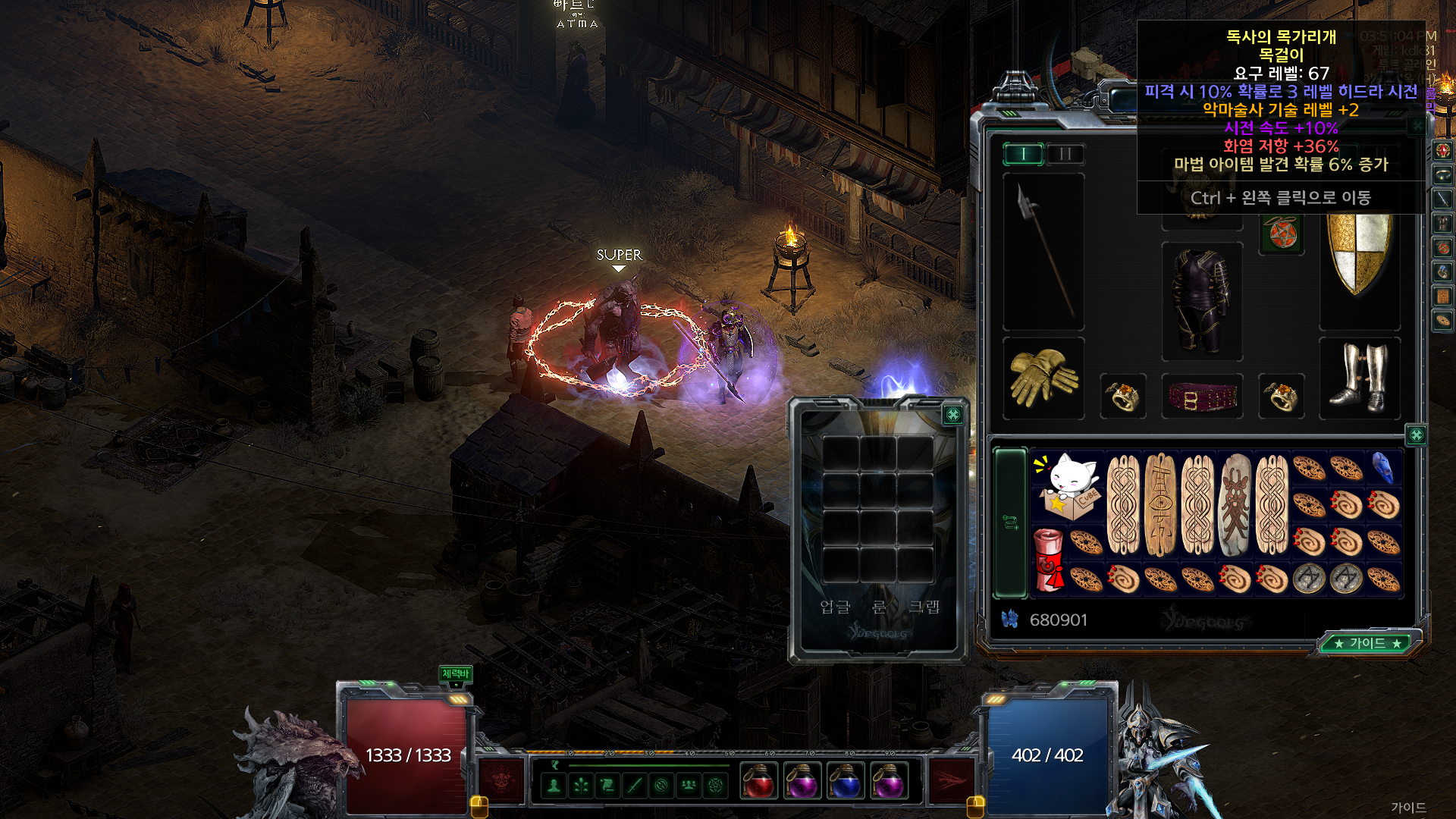Select the gold and white shield
The width and height of the screenshot is (1456, 819).
coord(1359,254)
